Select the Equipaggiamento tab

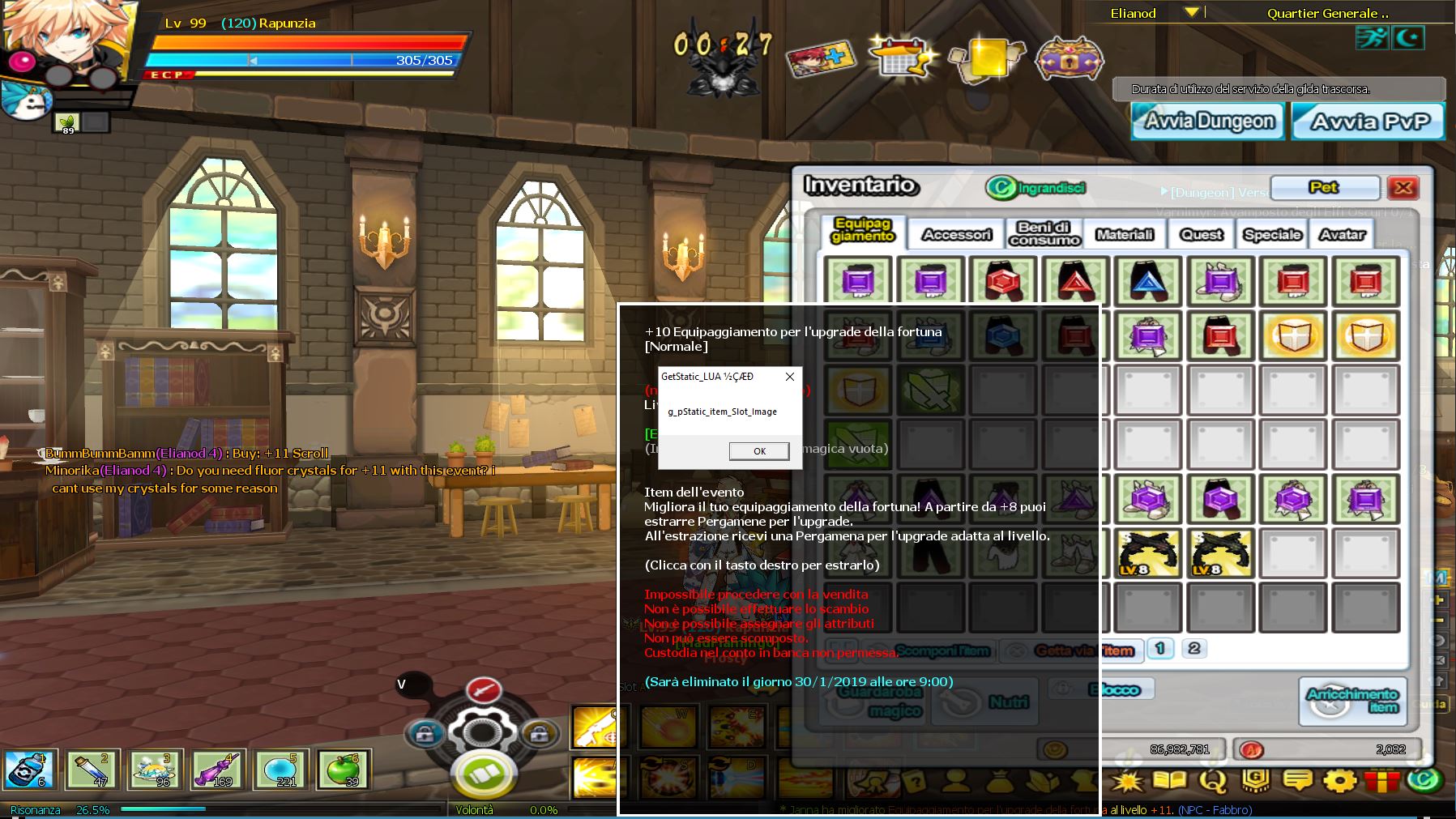pos(863,230)
